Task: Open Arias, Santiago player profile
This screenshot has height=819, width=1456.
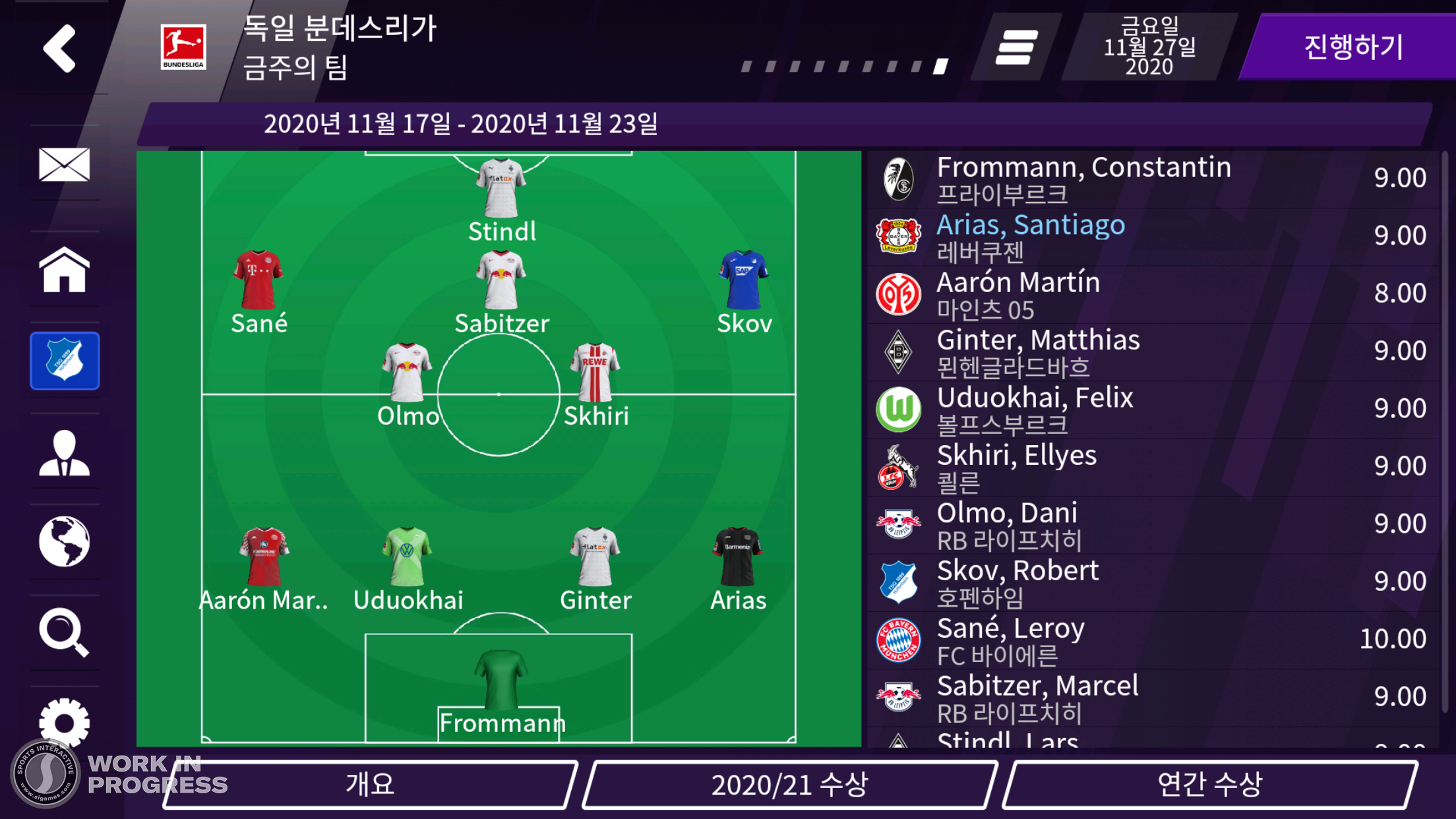Action: tap(1031, 225)
